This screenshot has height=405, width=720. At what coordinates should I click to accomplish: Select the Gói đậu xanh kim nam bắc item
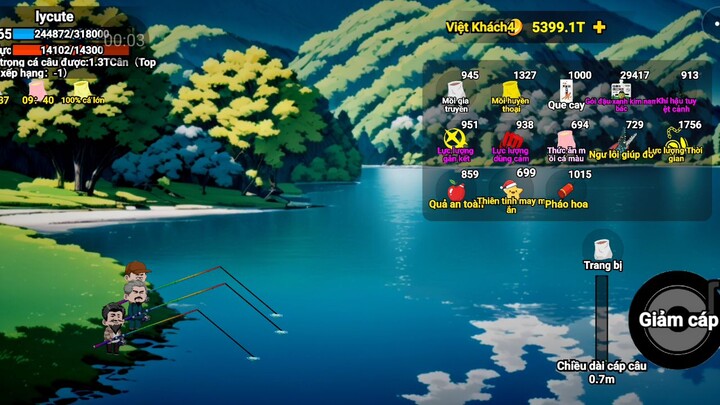click(621, 93)
